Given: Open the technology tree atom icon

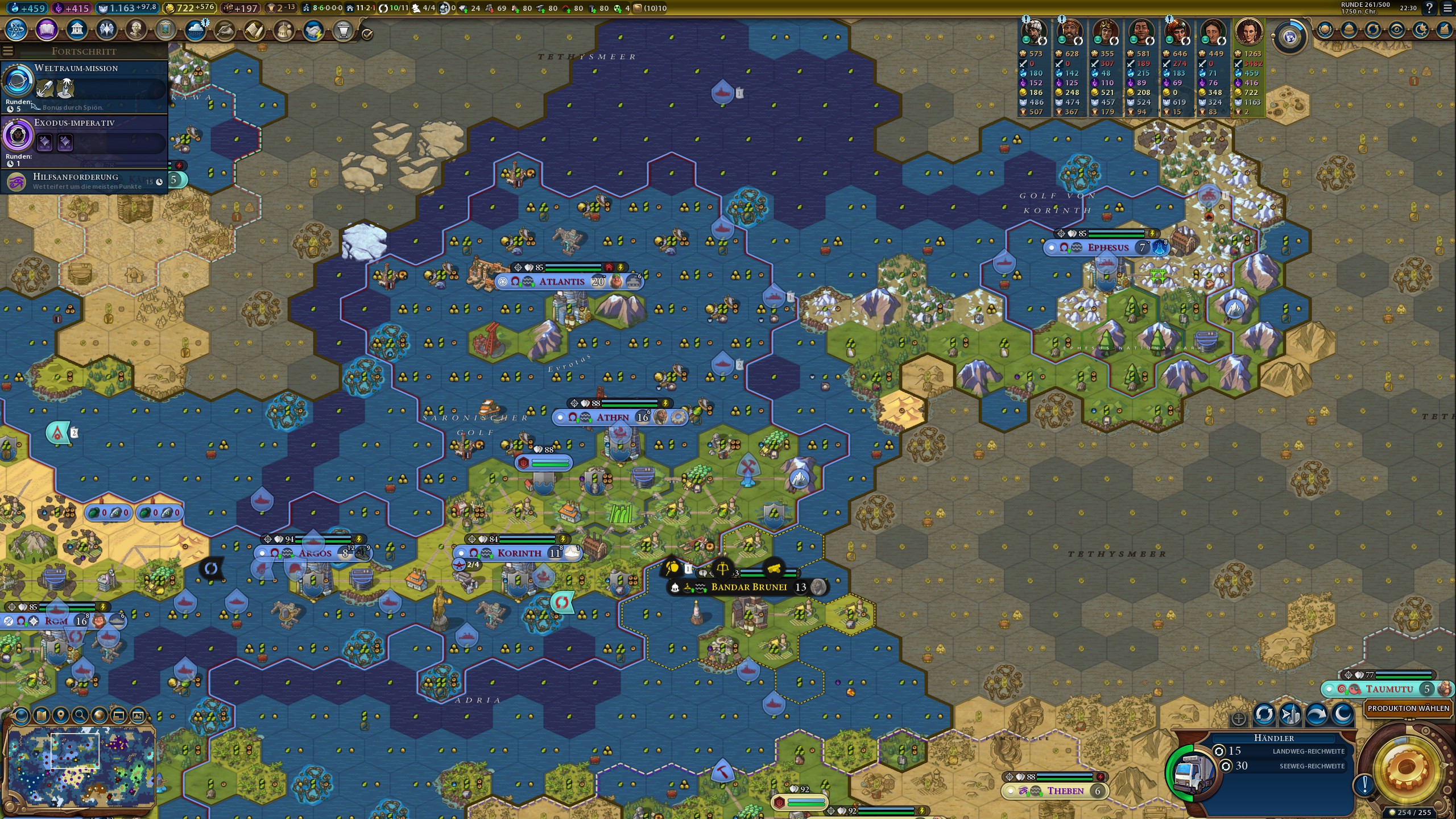Looking at the screenshot, I should point(16,30).
